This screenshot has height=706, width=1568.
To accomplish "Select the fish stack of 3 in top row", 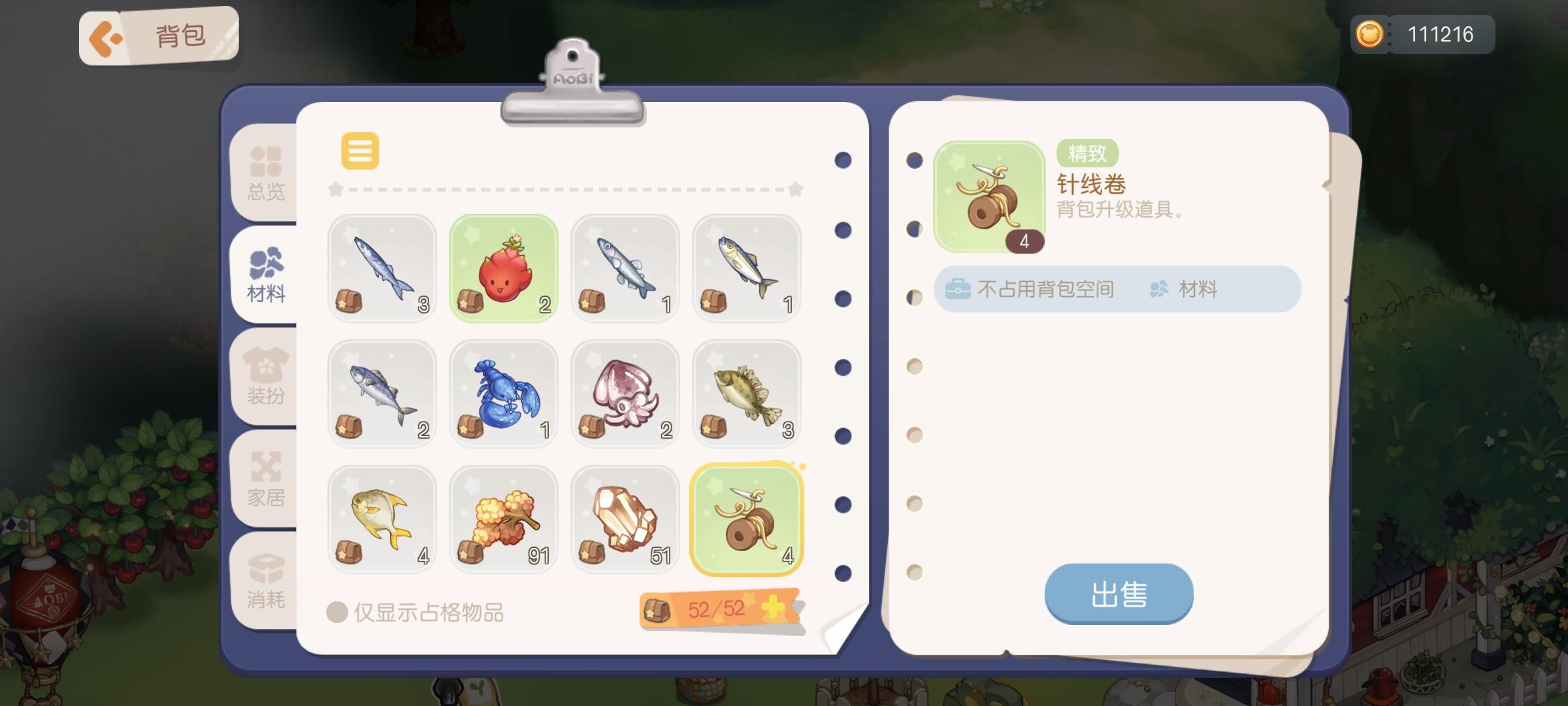I will click(382, 268).
